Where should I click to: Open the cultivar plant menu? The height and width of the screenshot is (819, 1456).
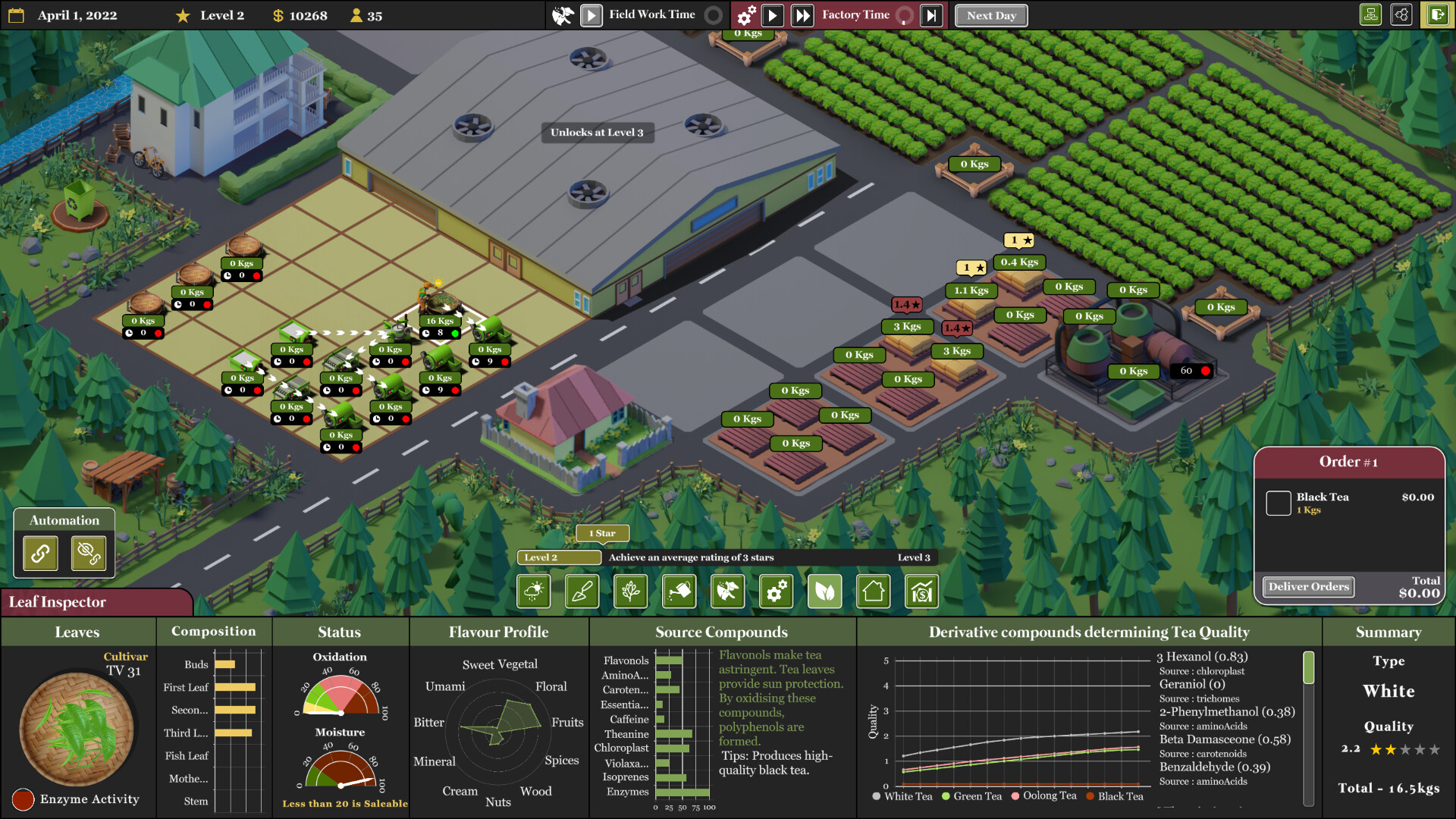[630, 591]
